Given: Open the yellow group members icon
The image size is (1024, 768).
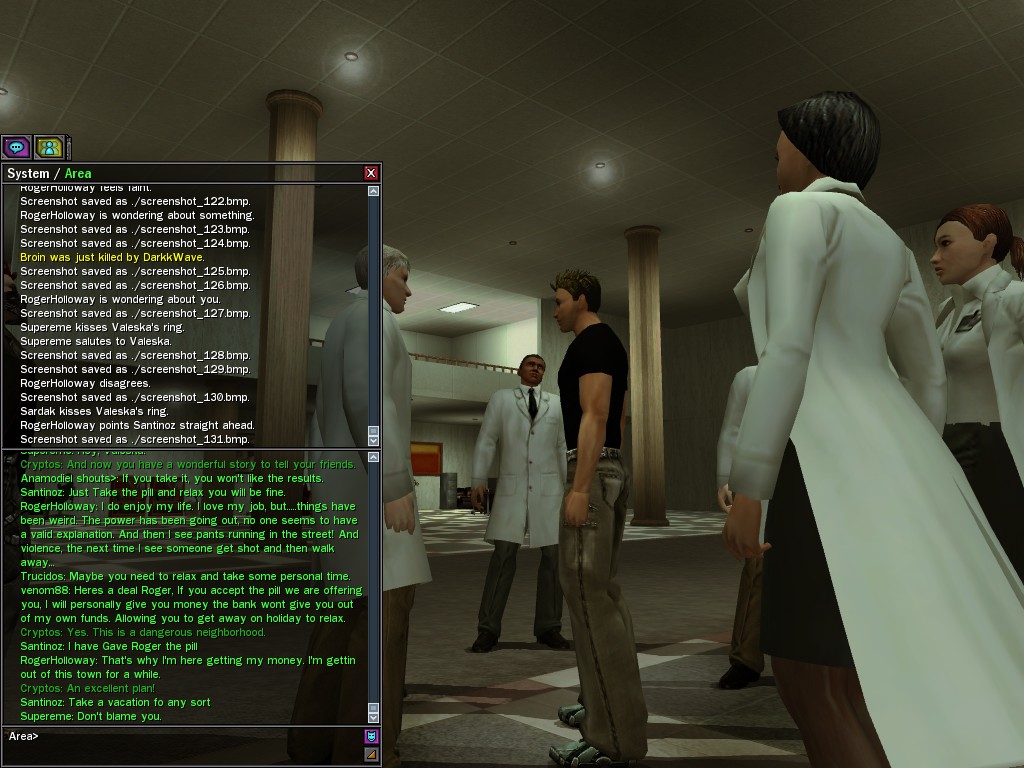Looking at the screenshot, I should click(48, 147).
